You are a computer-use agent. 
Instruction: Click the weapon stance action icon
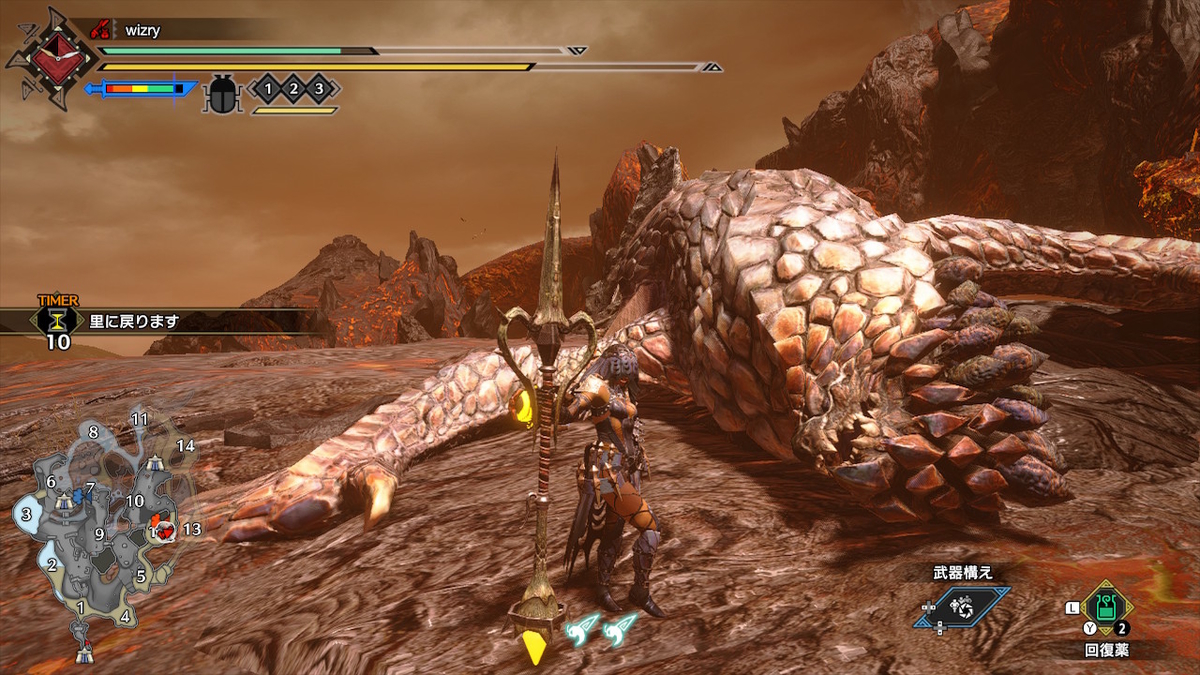click(961, 607)
